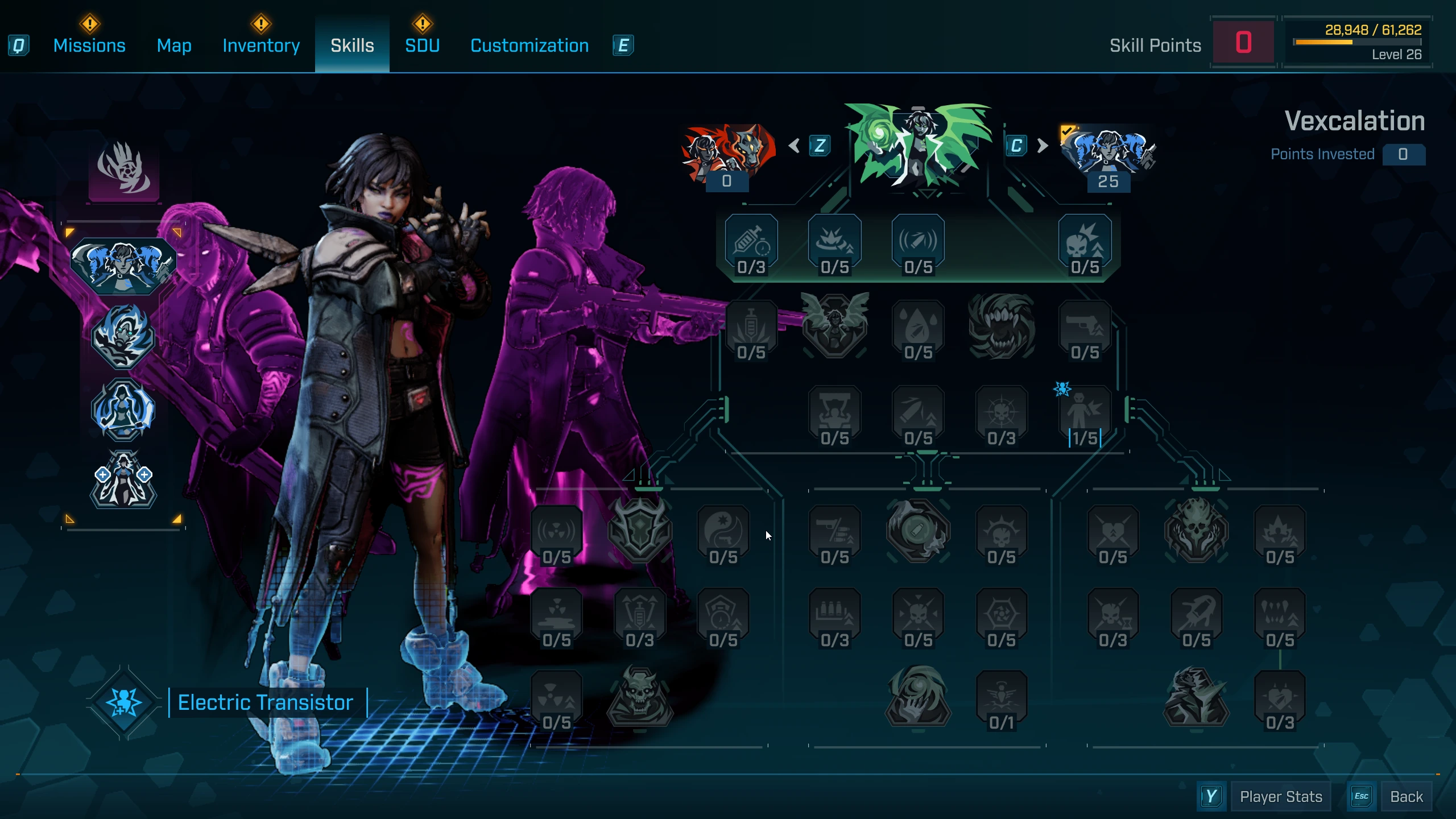The image size is (1456, 819).
Task: Open the Inventory tab
Action: coord(261,45)
